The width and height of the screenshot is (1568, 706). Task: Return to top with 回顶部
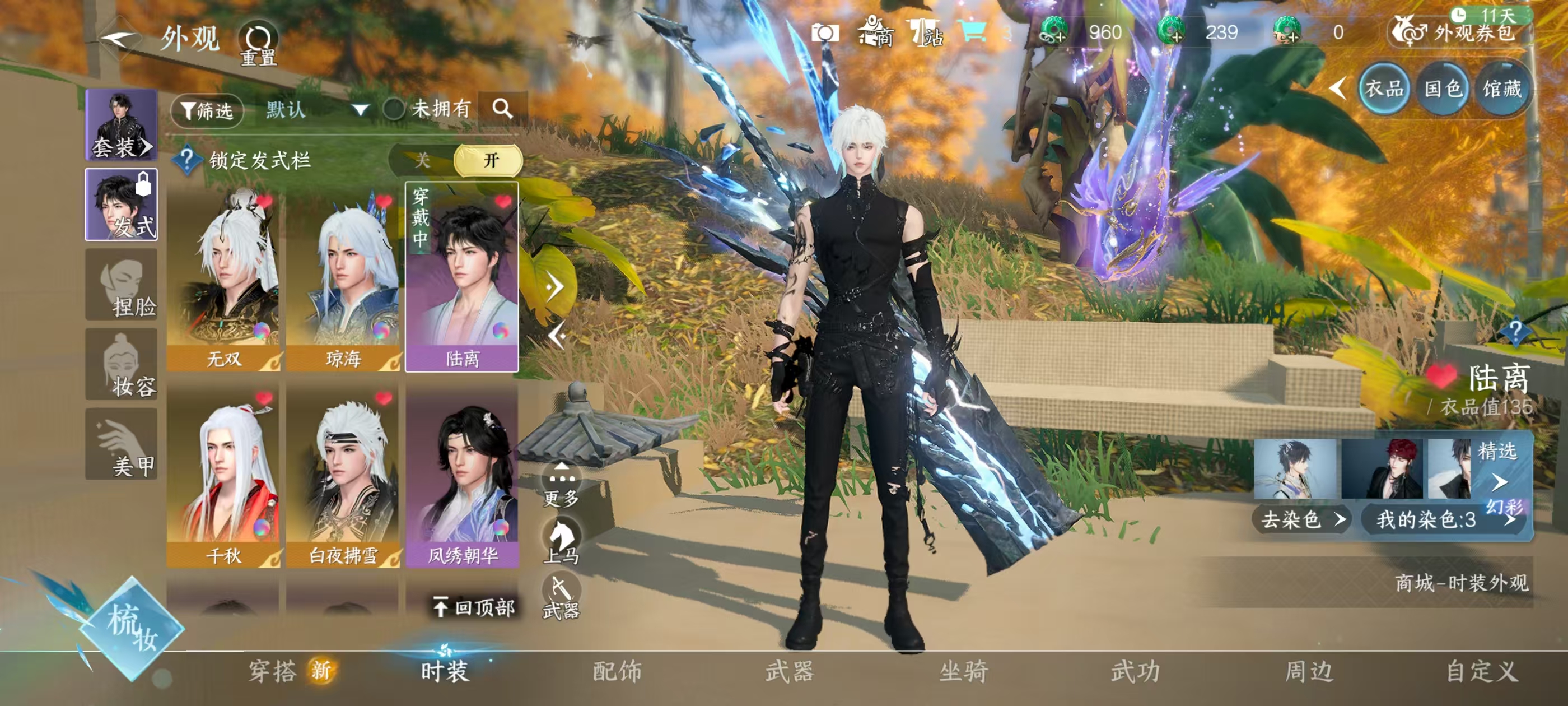coord(474,607)
